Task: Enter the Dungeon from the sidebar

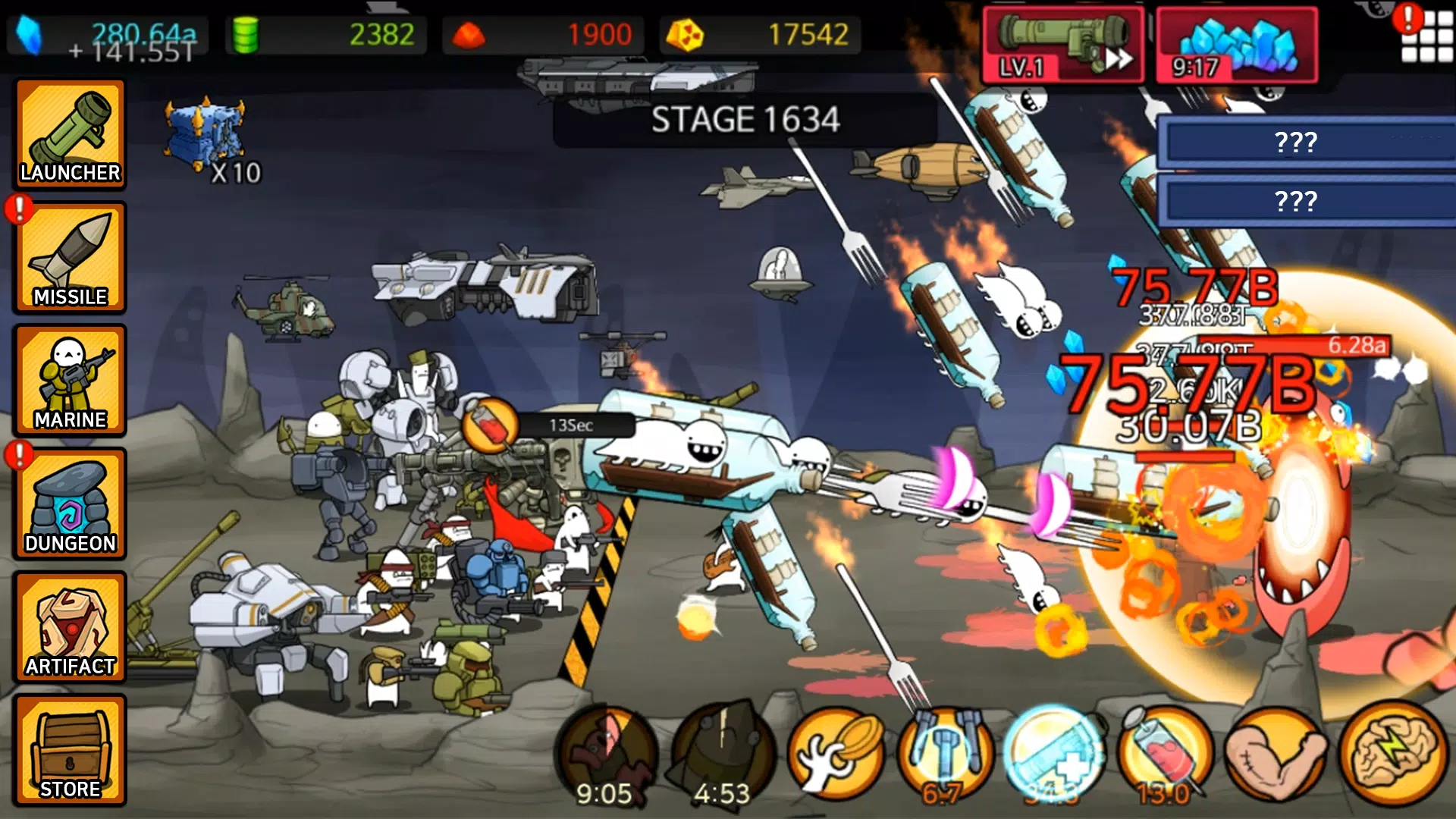Action: (x=71, y=504)
